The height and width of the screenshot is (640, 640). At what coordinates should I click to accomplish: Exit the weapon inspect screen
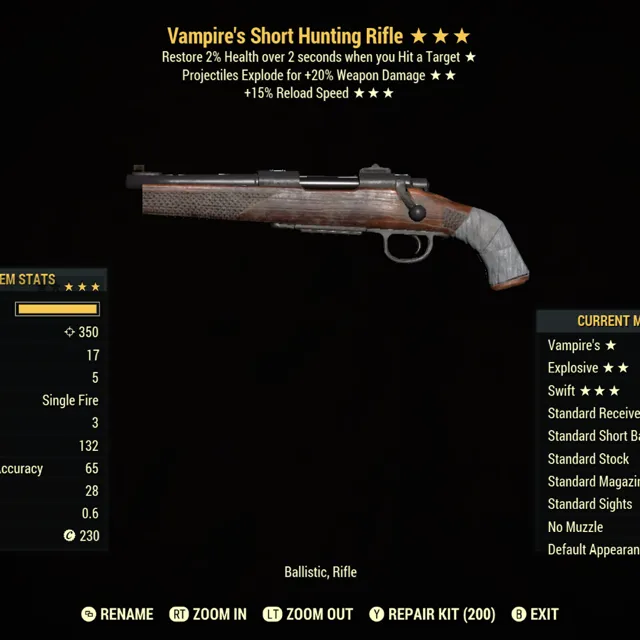click(x=535, y=614)
